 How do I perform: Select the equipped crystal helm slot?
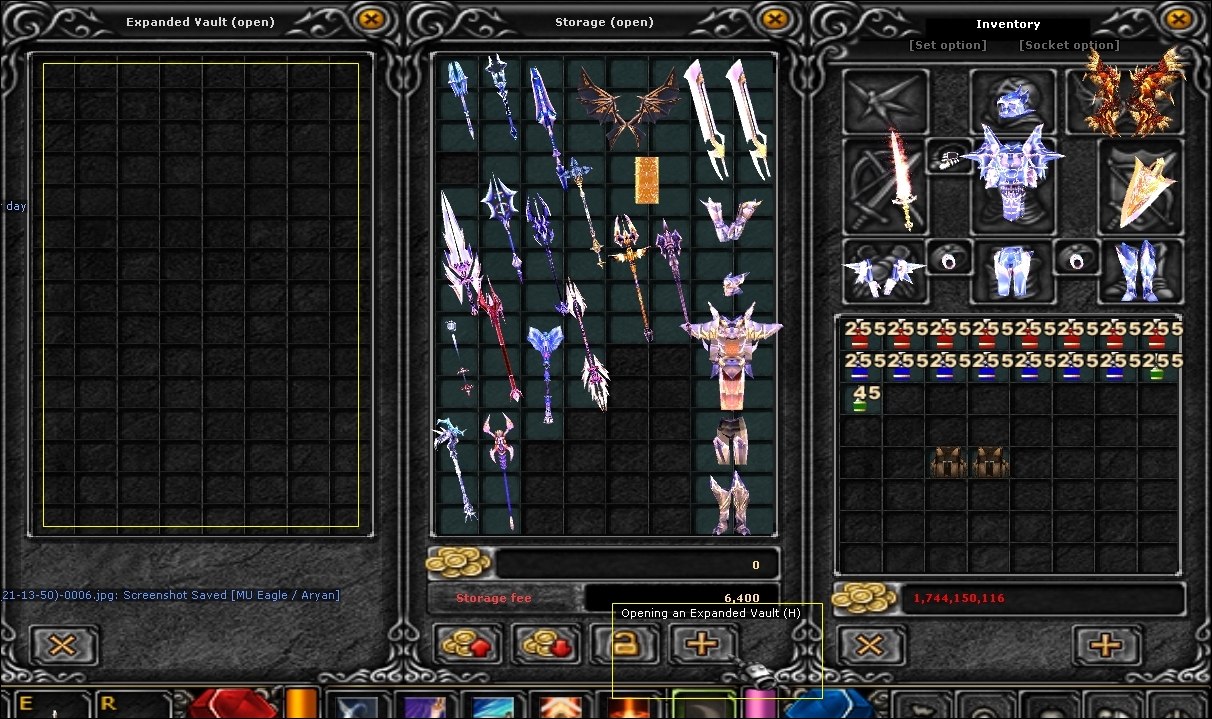point(1012,102)
